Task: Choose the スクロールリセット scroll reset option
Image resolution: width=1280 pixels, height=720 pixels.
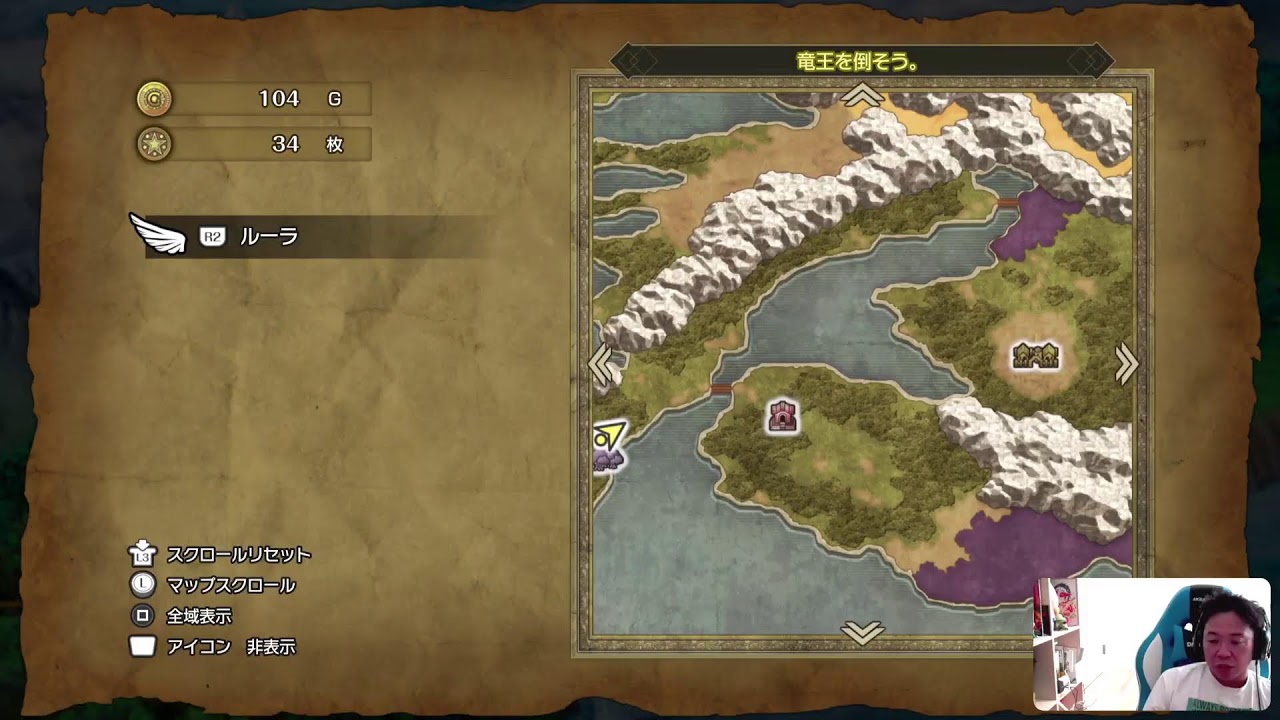Action: pyautogui.click(x=238, y=555)
